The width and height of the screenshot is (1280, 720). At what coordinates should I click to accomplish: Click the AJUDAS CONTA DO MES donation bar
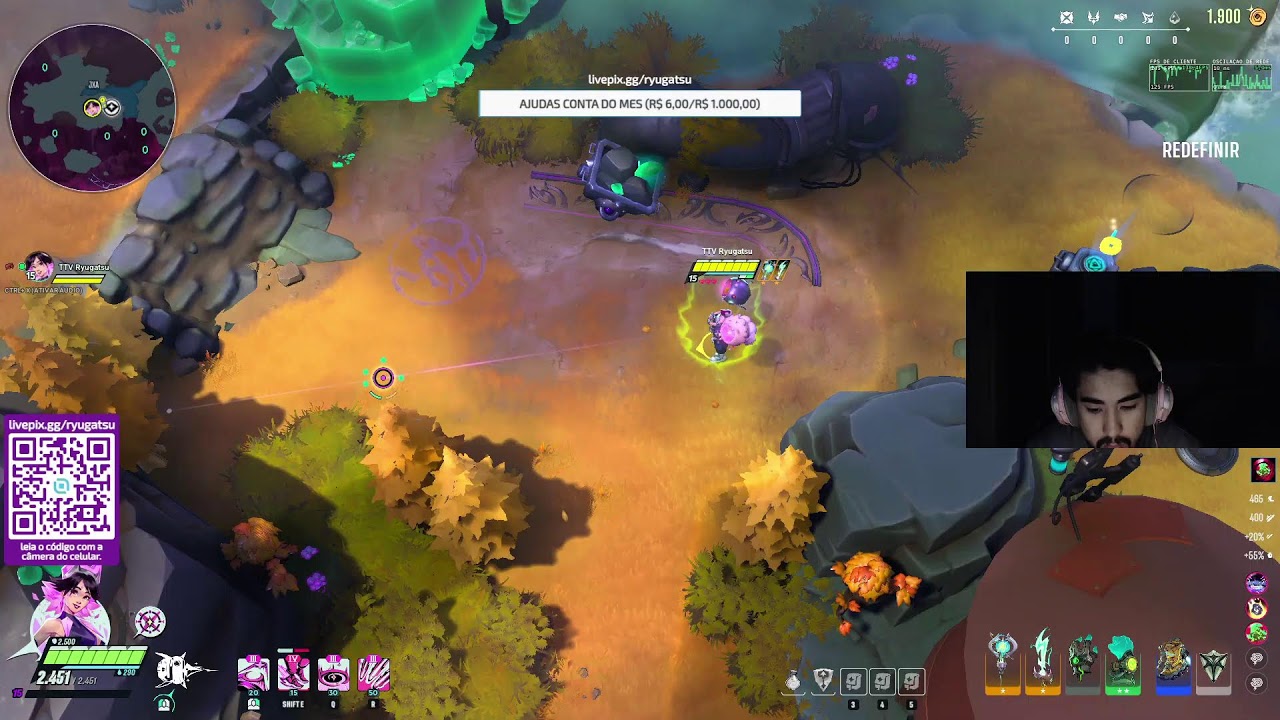click(639, 104)
